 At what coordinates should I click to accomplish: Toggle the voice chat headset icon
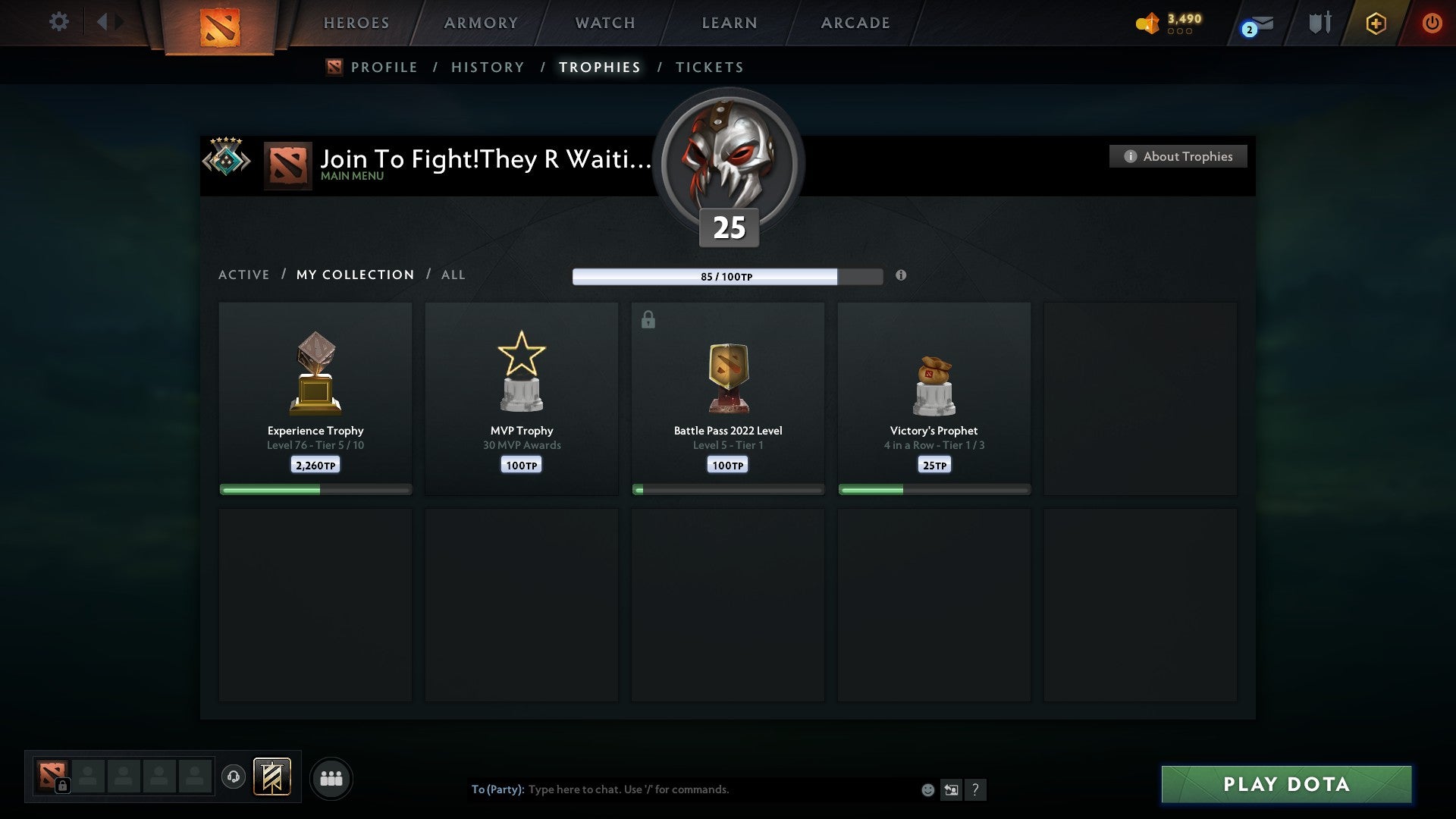233,778
